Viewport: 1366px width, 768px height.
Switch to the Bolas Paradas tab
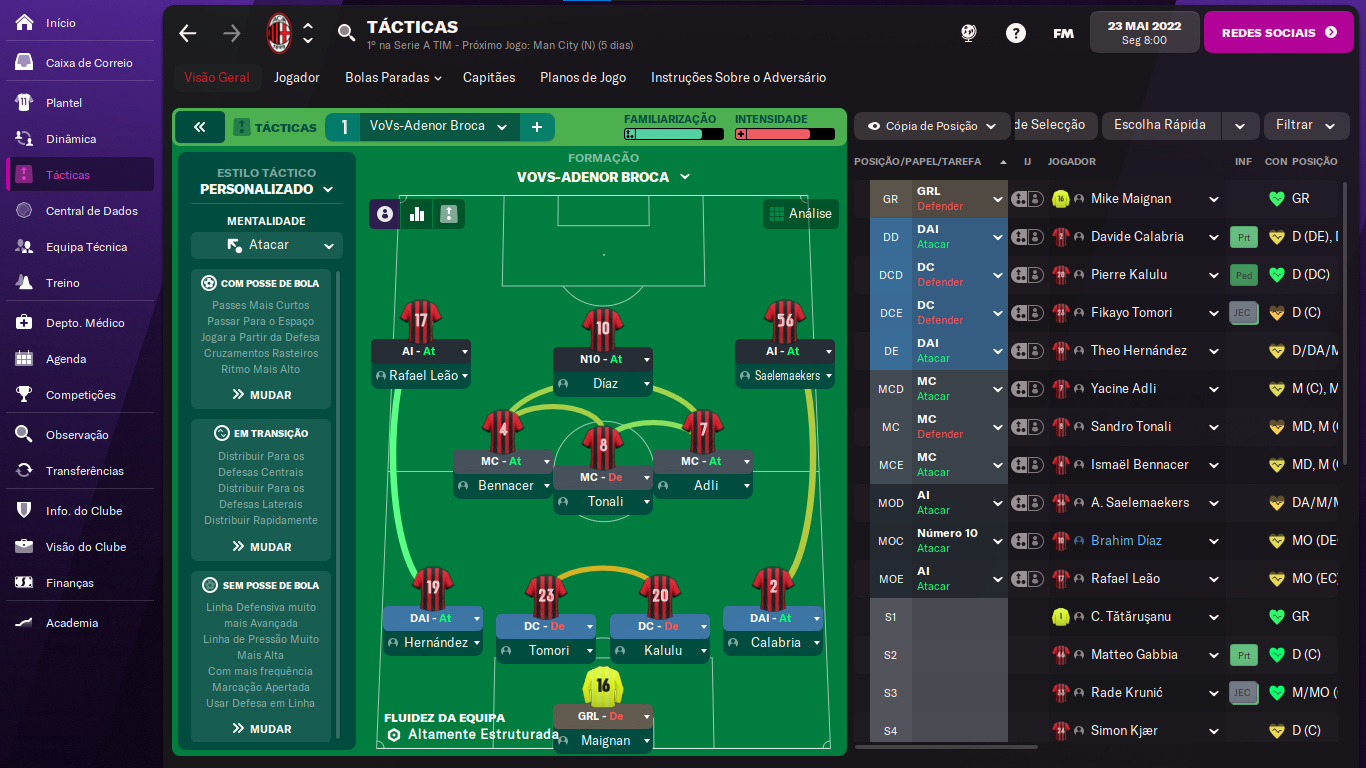click(393, 77)
